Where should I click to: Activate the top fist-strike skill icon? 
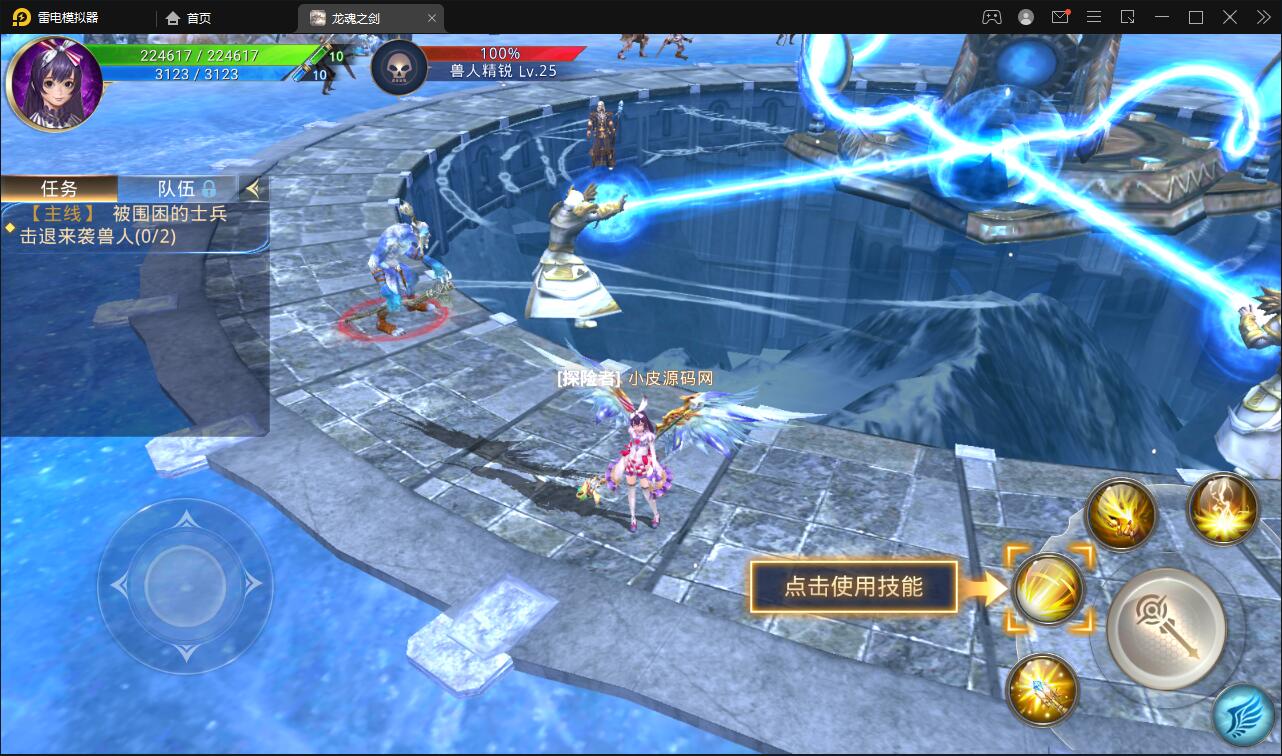coord(1119,514)
